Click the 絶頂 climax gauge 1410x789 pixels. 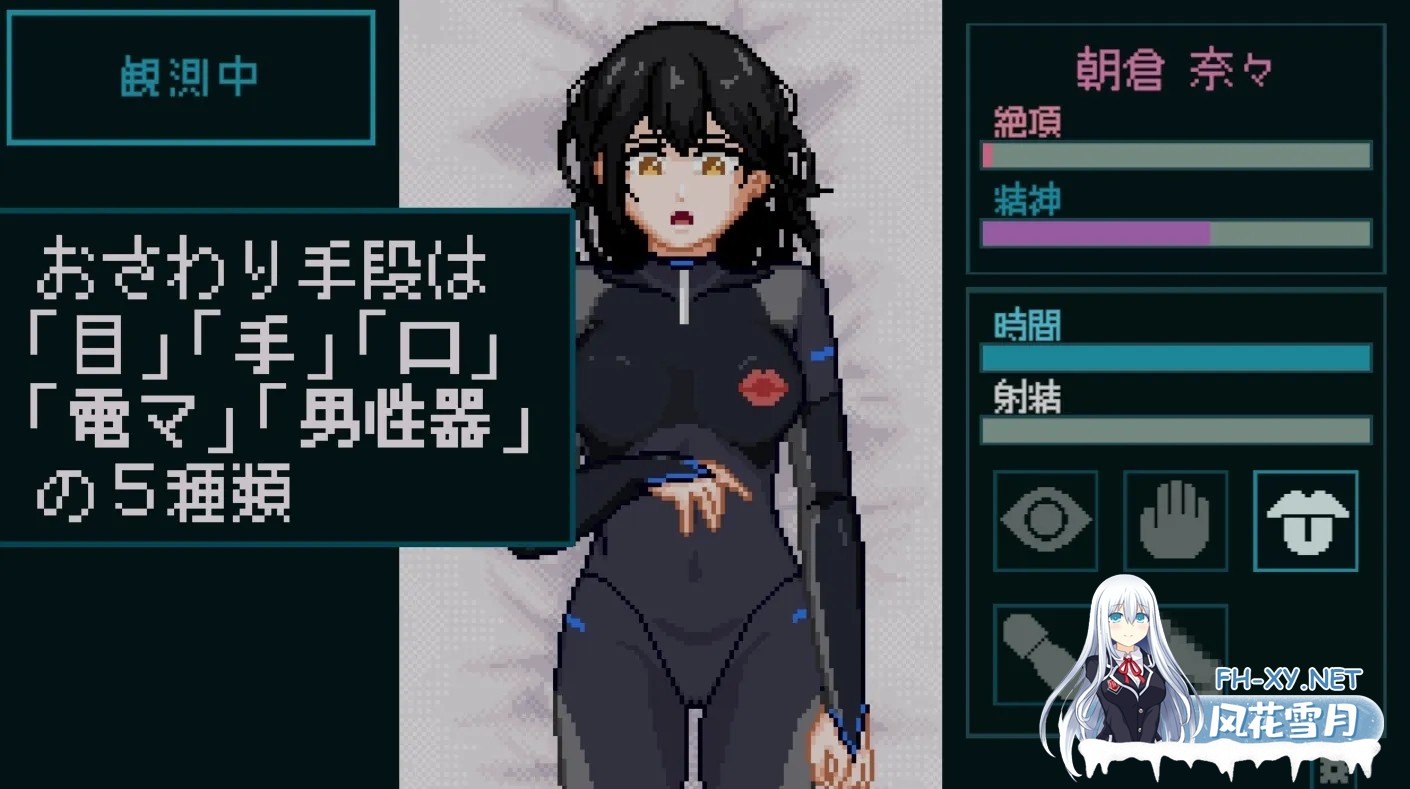pos(1175,155)
